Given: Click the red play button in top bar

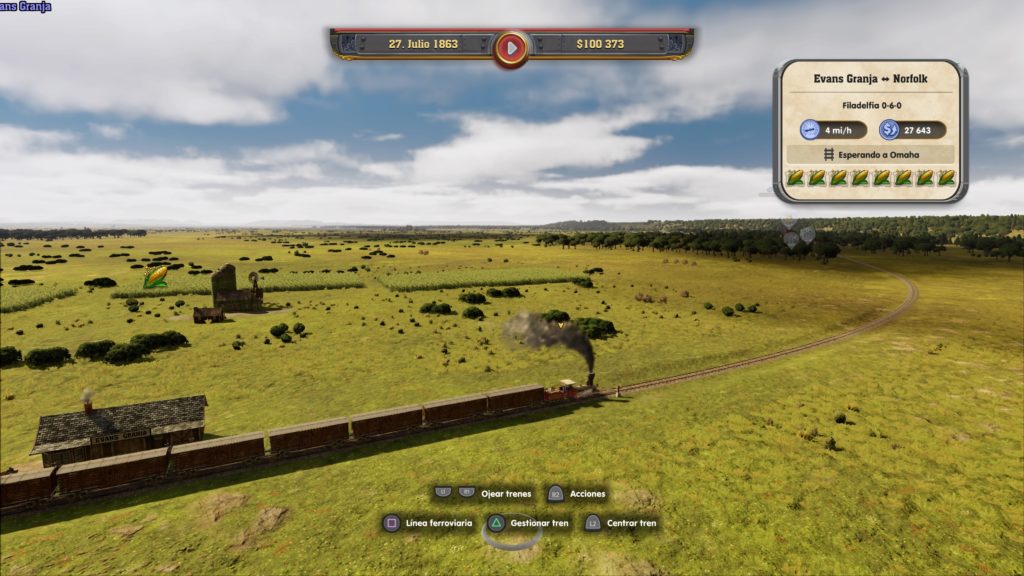Looking at the screenshot, I should [511, 46].
